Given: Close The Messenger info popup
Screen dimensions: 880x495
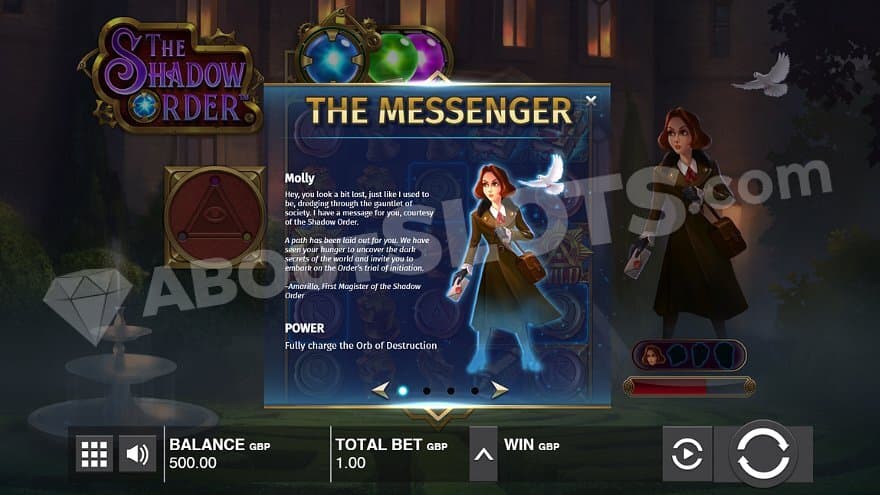Looking at the screenshot, I should (x=591, y=100).
